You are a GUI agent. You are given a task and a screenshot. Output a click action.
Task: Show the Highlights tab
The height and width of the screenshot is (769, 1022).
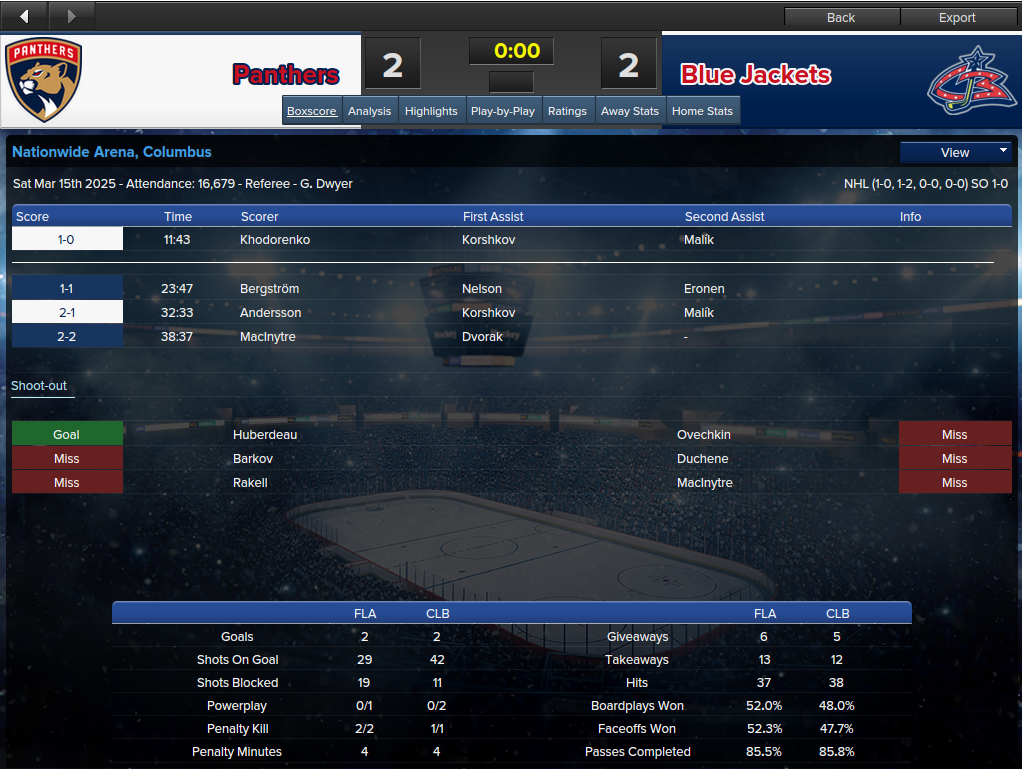431,111
